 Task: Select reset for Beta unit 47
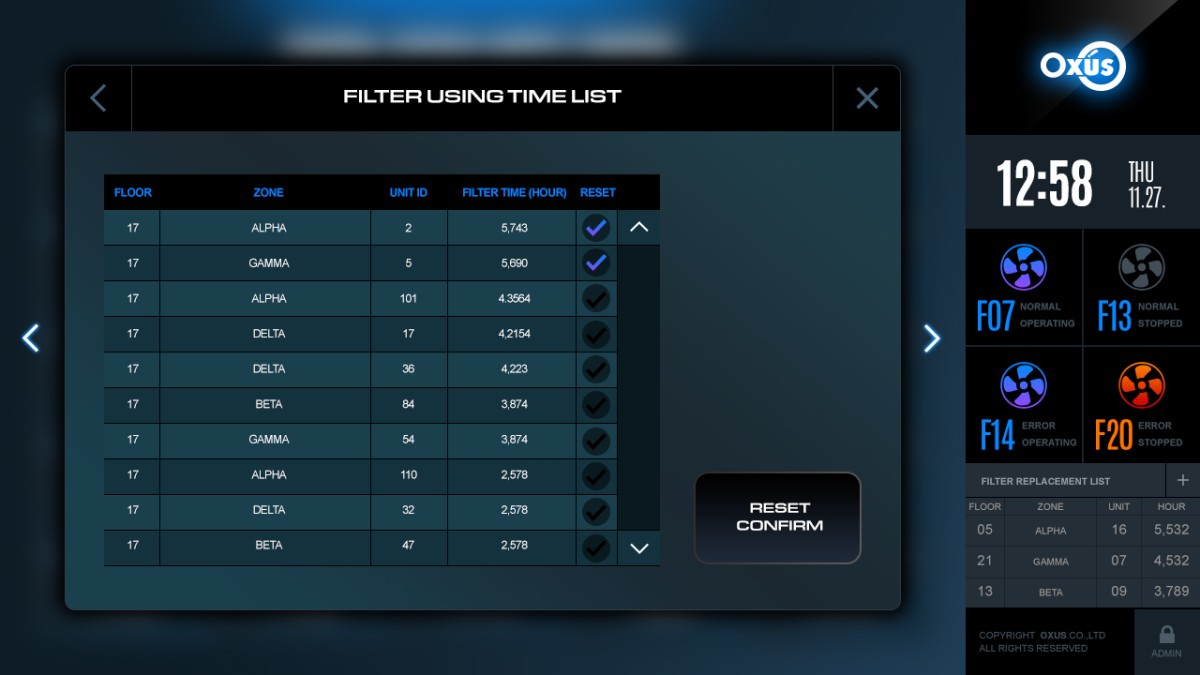coord(596,546)
